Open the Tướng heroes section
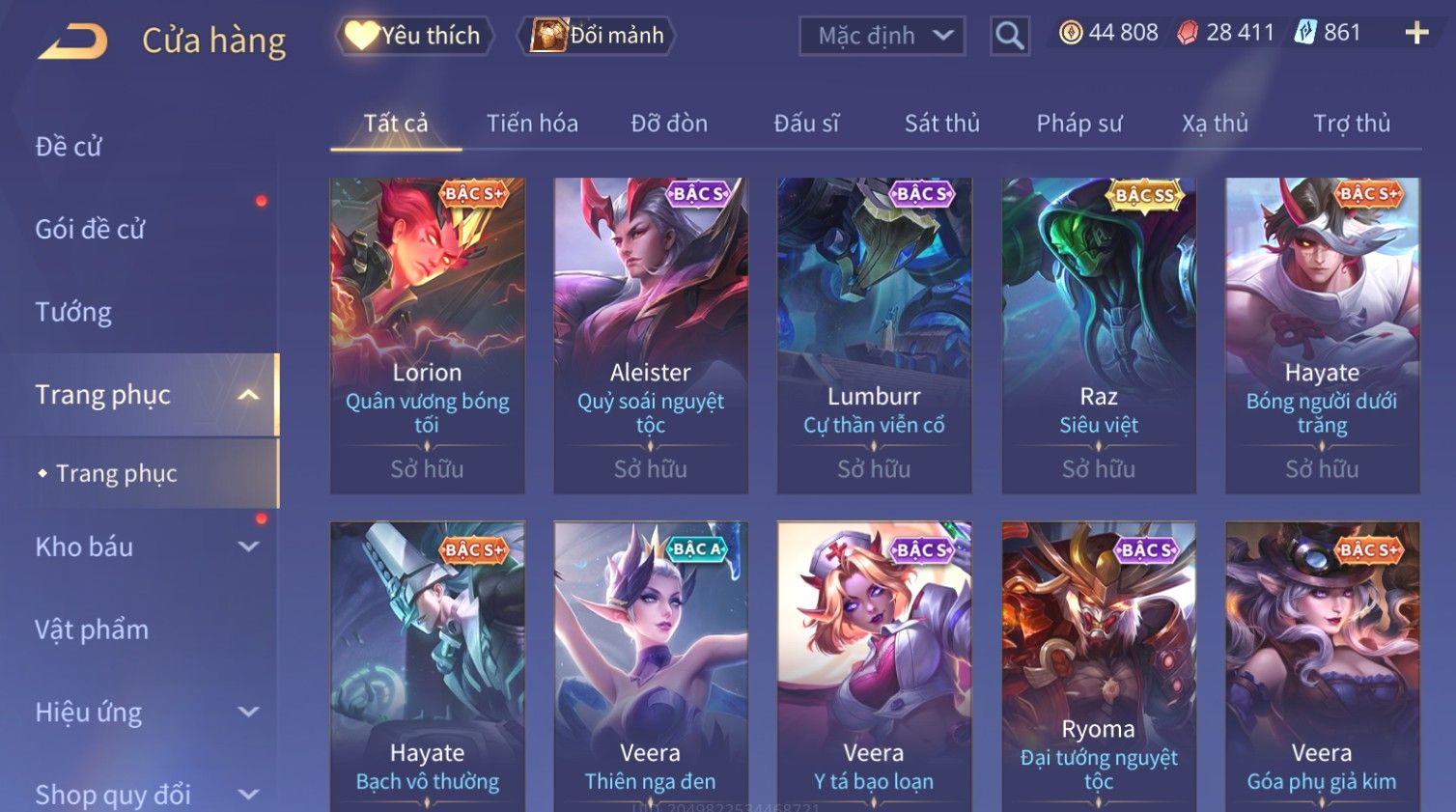This screenshot has height=812, width=1456. pyautogui.click(x=73, y=312)
